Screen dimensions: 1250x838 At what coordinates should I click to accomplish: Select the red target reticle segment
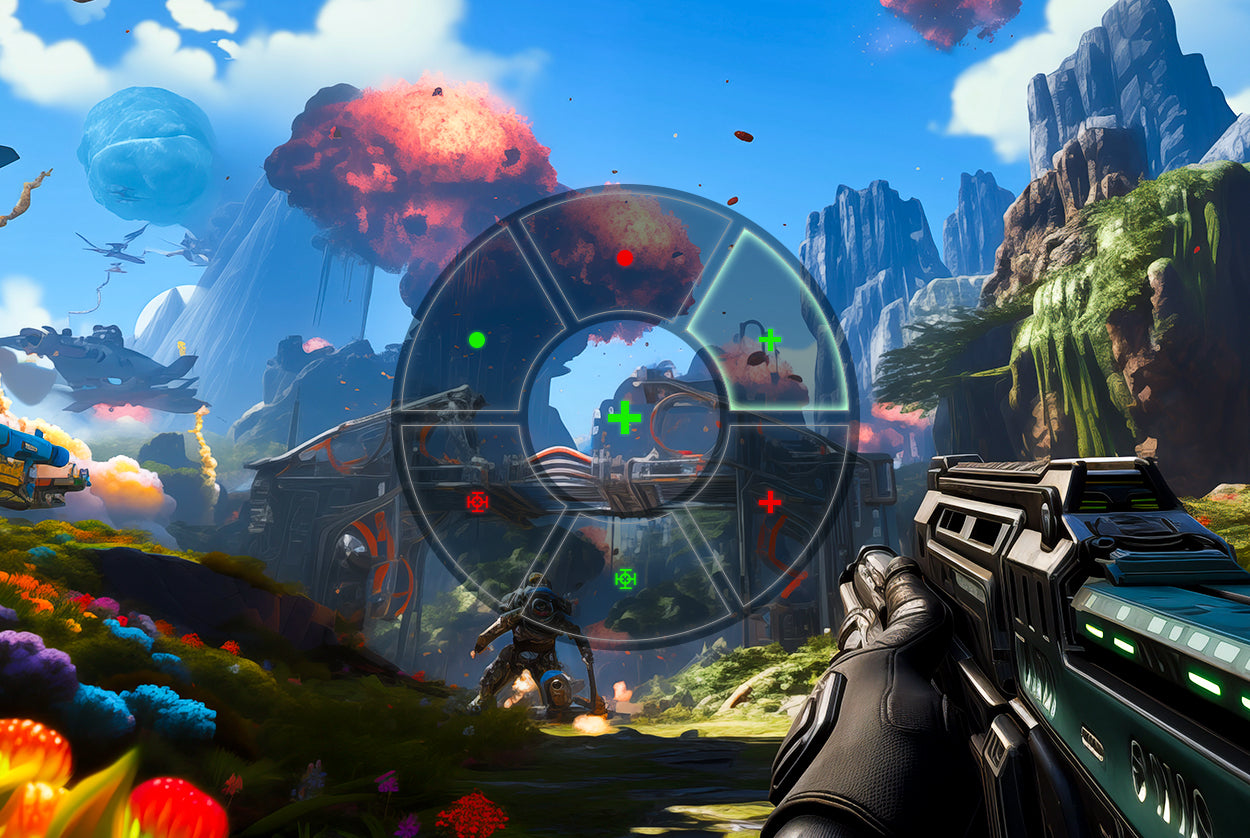point(477,502)
